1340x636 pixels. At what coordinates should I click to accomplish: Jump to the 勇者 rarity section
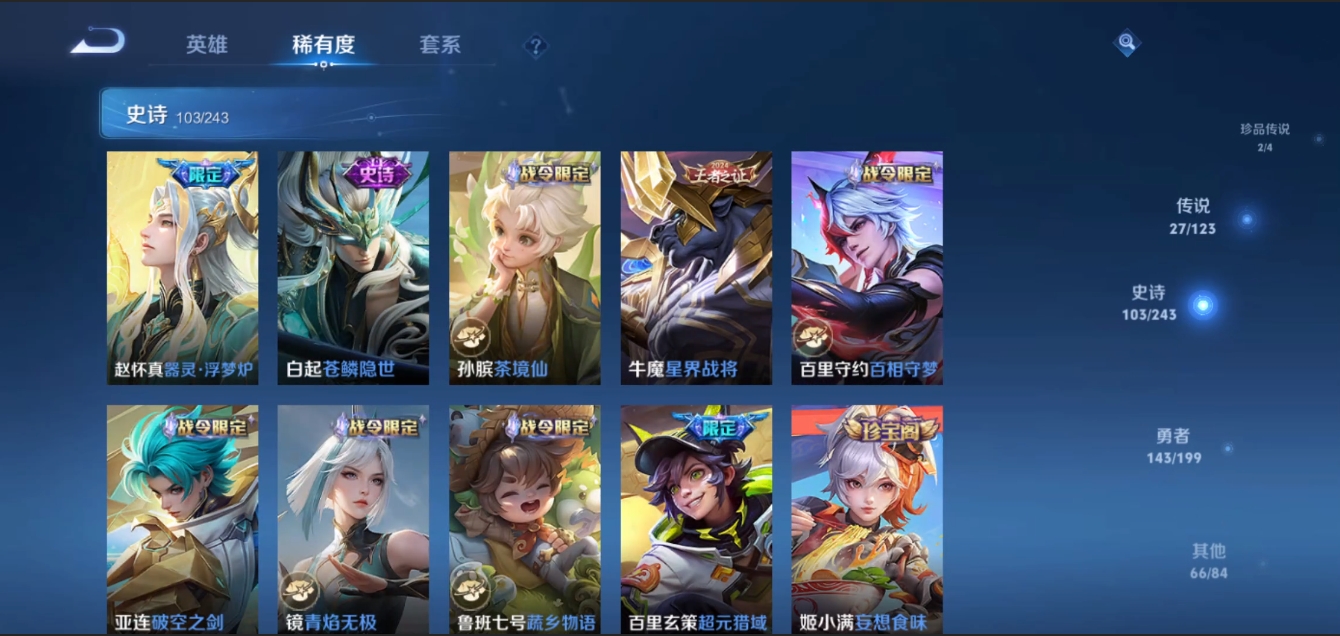click(1174, 446)
